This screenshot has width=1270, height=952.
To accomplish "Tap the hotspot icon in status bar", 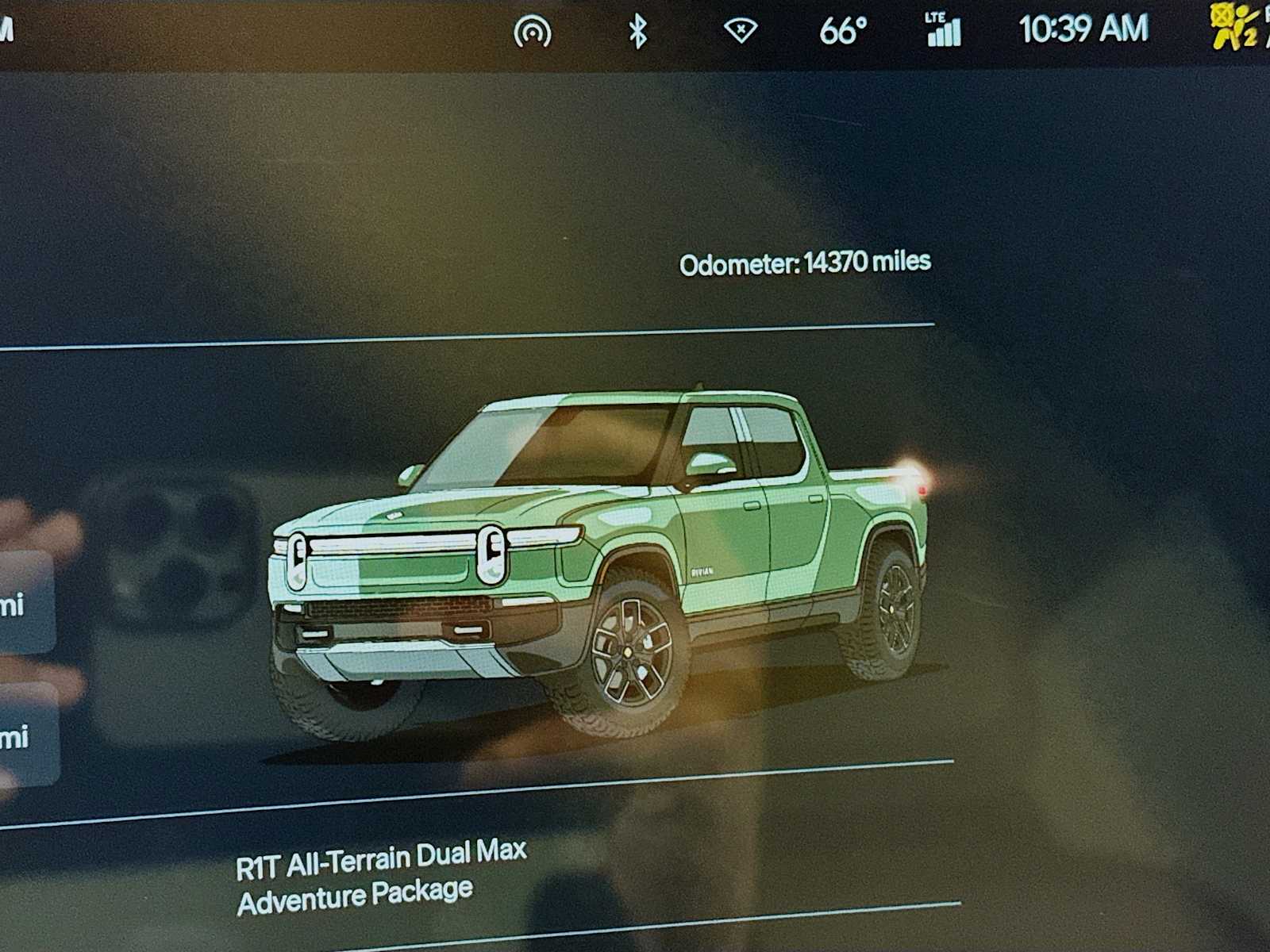I will coord(533,32).
